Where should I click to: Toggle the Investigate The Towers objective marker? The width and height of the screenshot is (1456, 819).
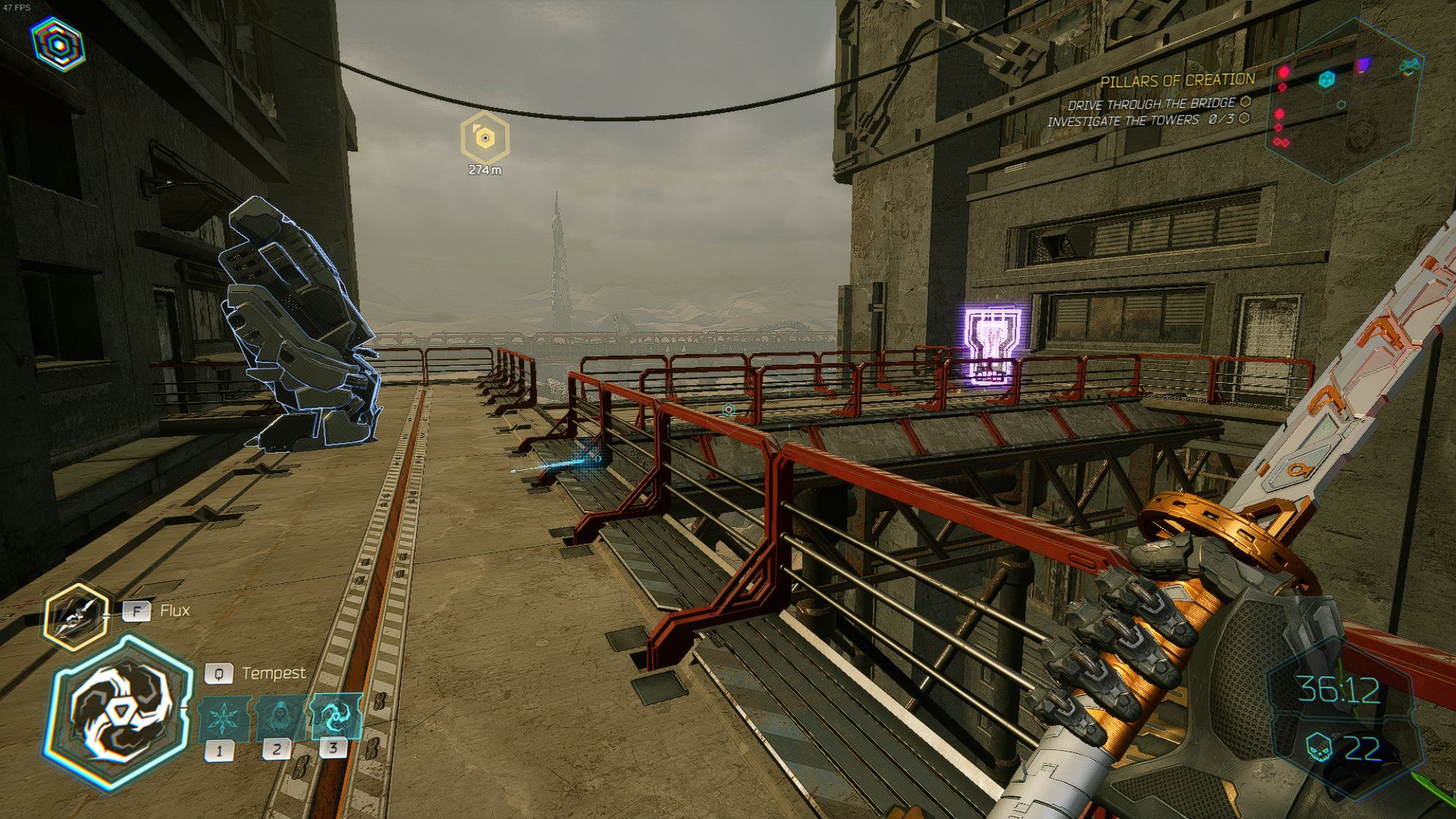click(1244, 118)
